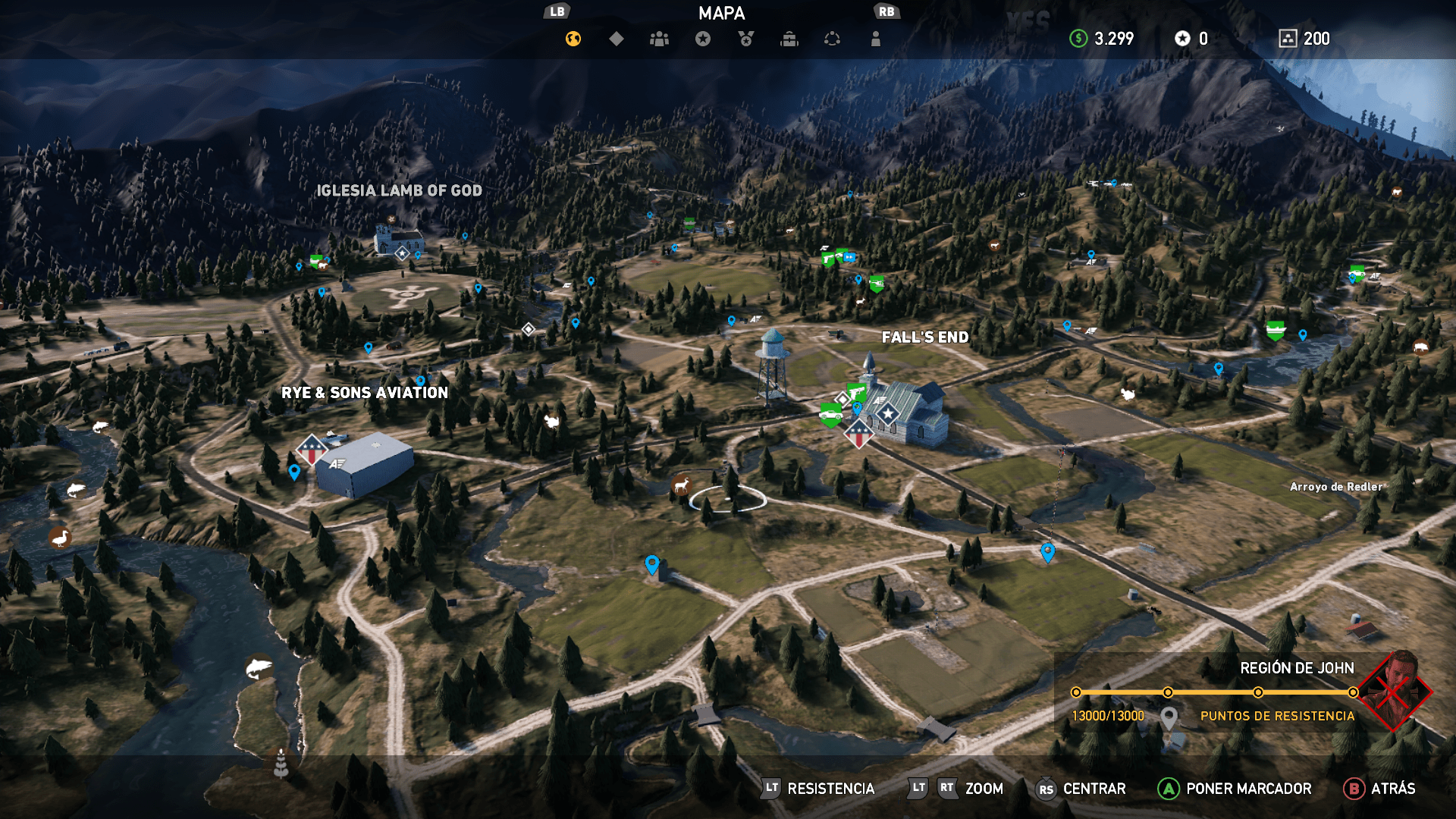Pick the large fish marker near the river island
This screenshot has height=819, width=1456.
point(259,668)
